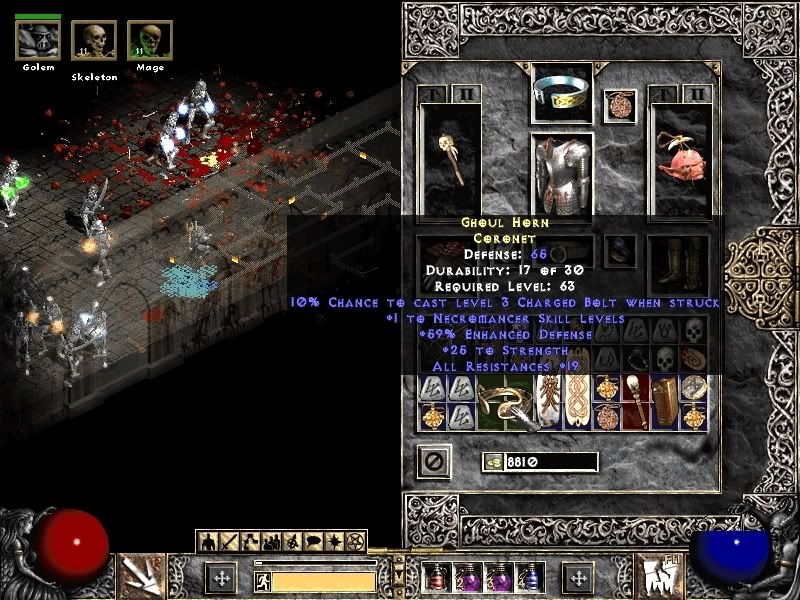Use the red potion in the belt
Image resolution: width=800 pixels, height=600 pixels.
click(438, 577)
